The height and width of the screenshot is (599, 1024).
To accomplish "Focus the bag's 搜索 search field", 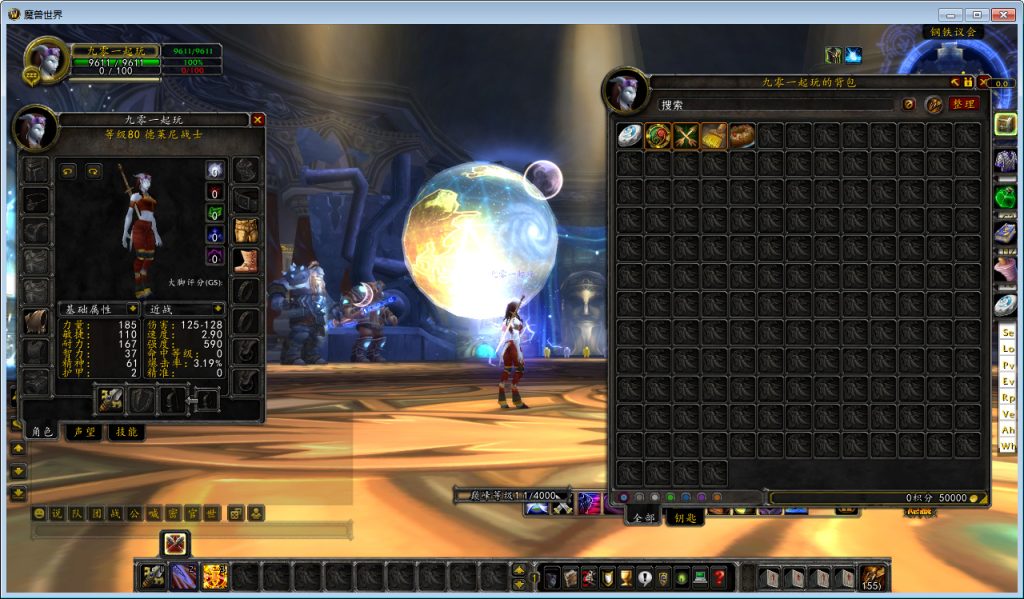I will 775,104.
